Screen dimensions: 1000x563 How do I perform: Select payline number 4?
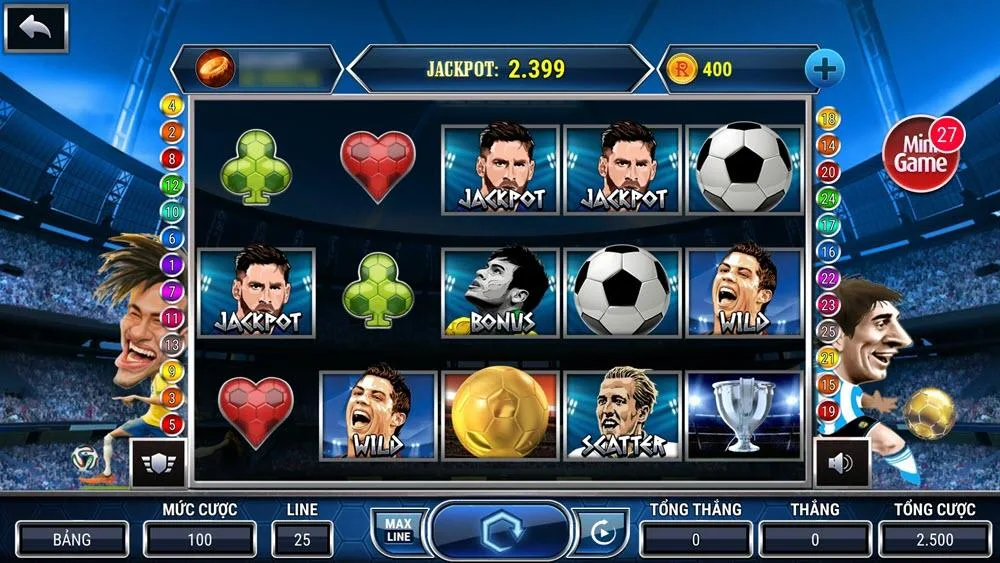coord(172,105)
